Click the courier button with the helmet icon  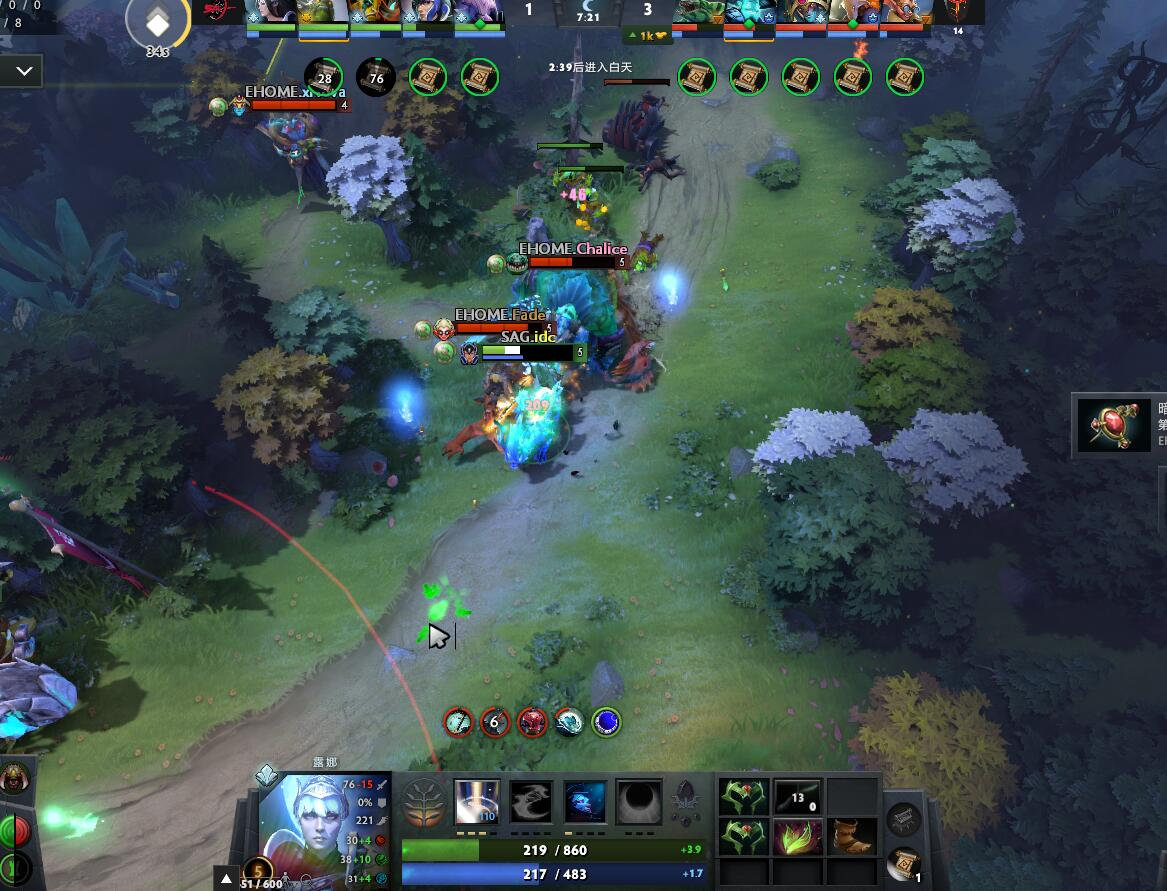[14, 778]
